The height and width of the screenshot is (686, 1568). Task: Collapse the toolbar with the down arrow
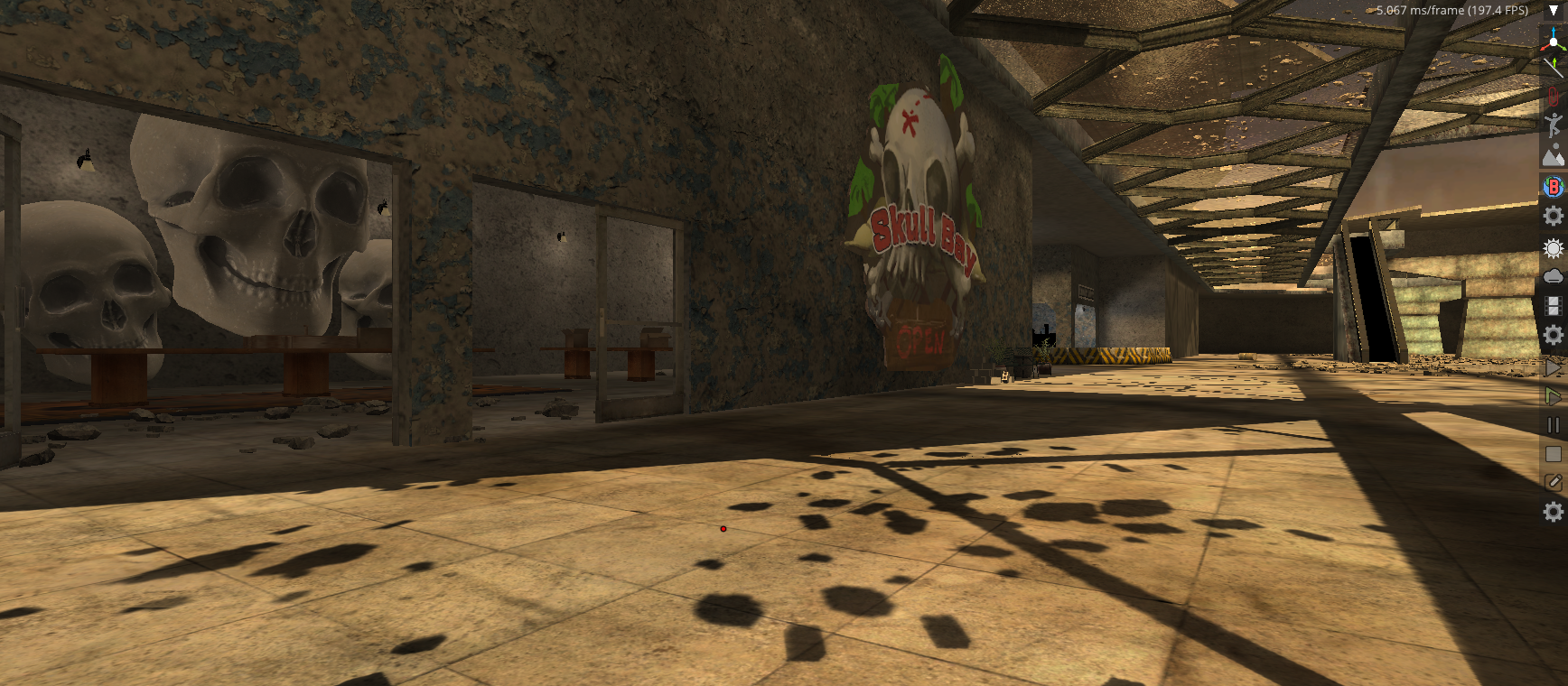(x=1554, y=11)
